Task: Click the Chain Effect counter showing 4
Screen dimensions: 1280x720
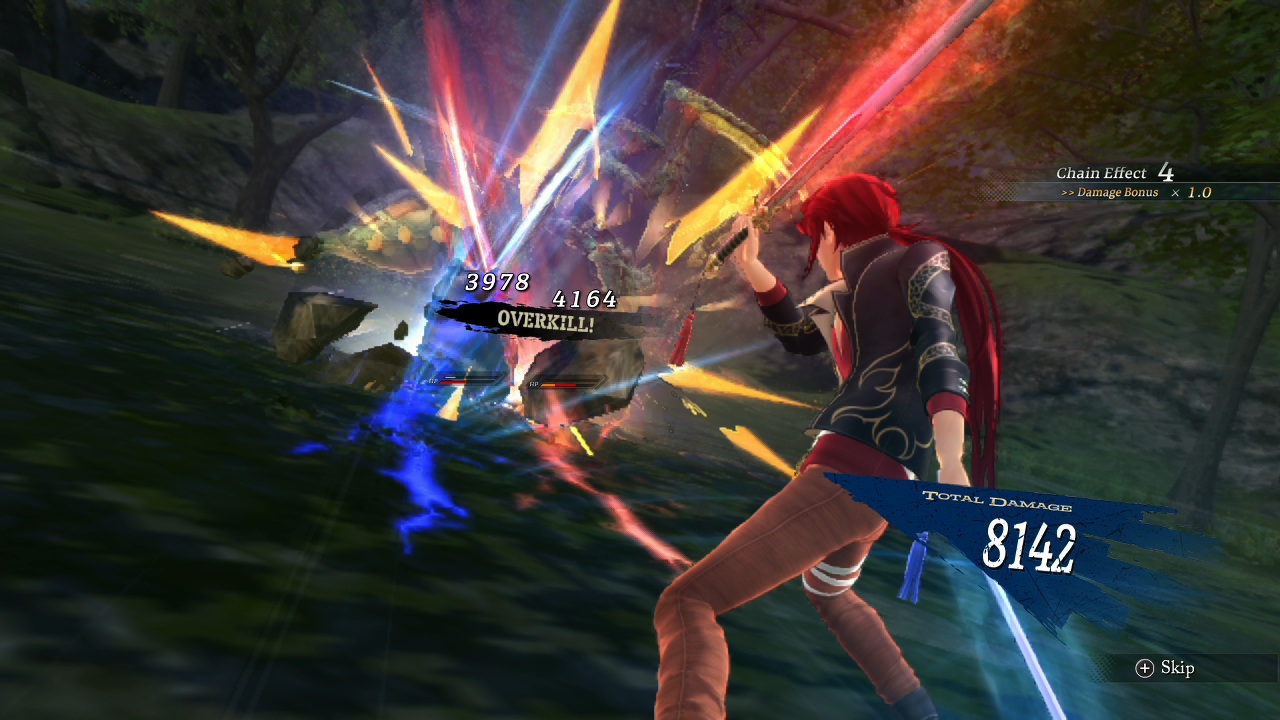Action: [1166, 172]
